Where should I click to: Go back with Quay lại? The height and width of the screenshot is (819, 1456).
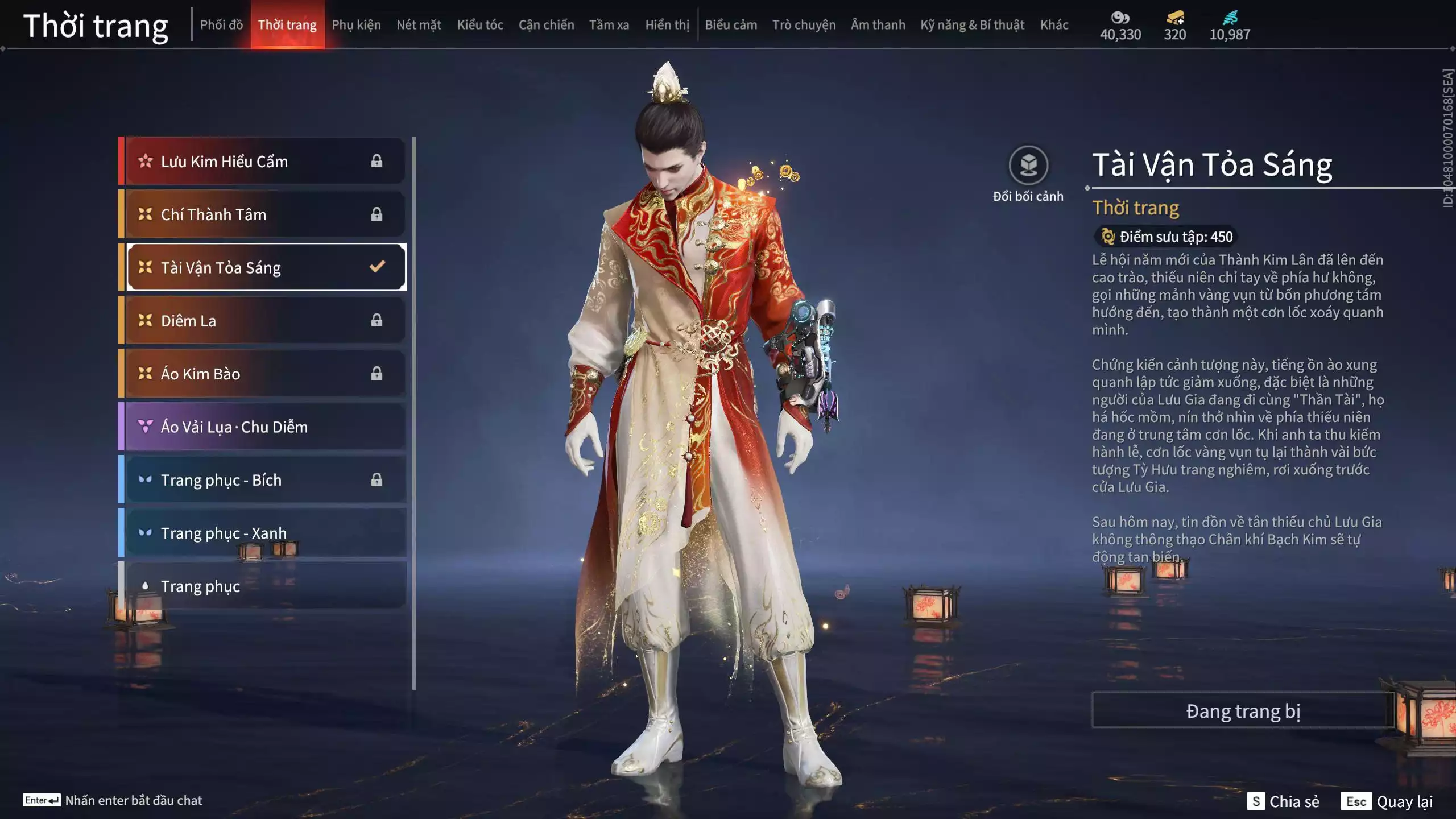[x=1387, y=801]
